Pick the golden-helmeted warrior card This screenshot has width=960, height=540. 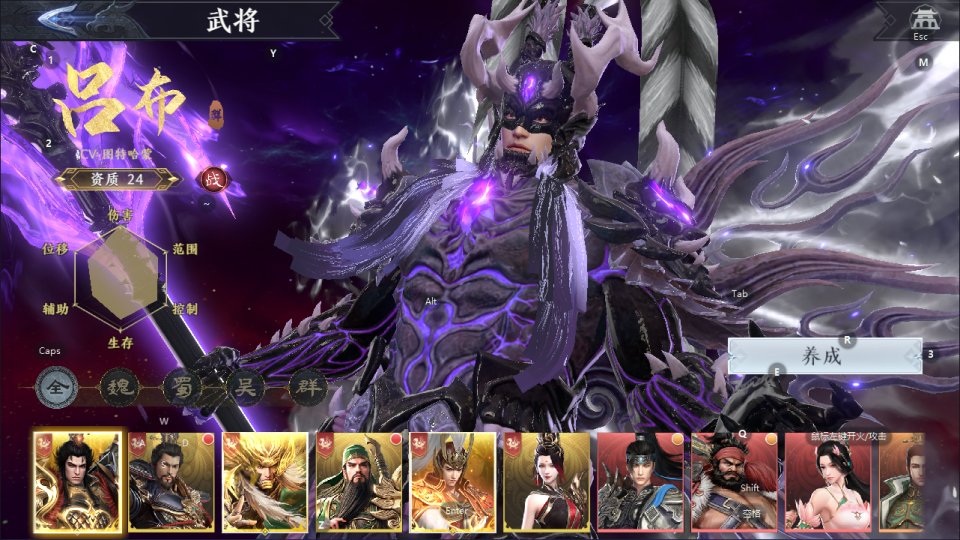tap(453, 481)
